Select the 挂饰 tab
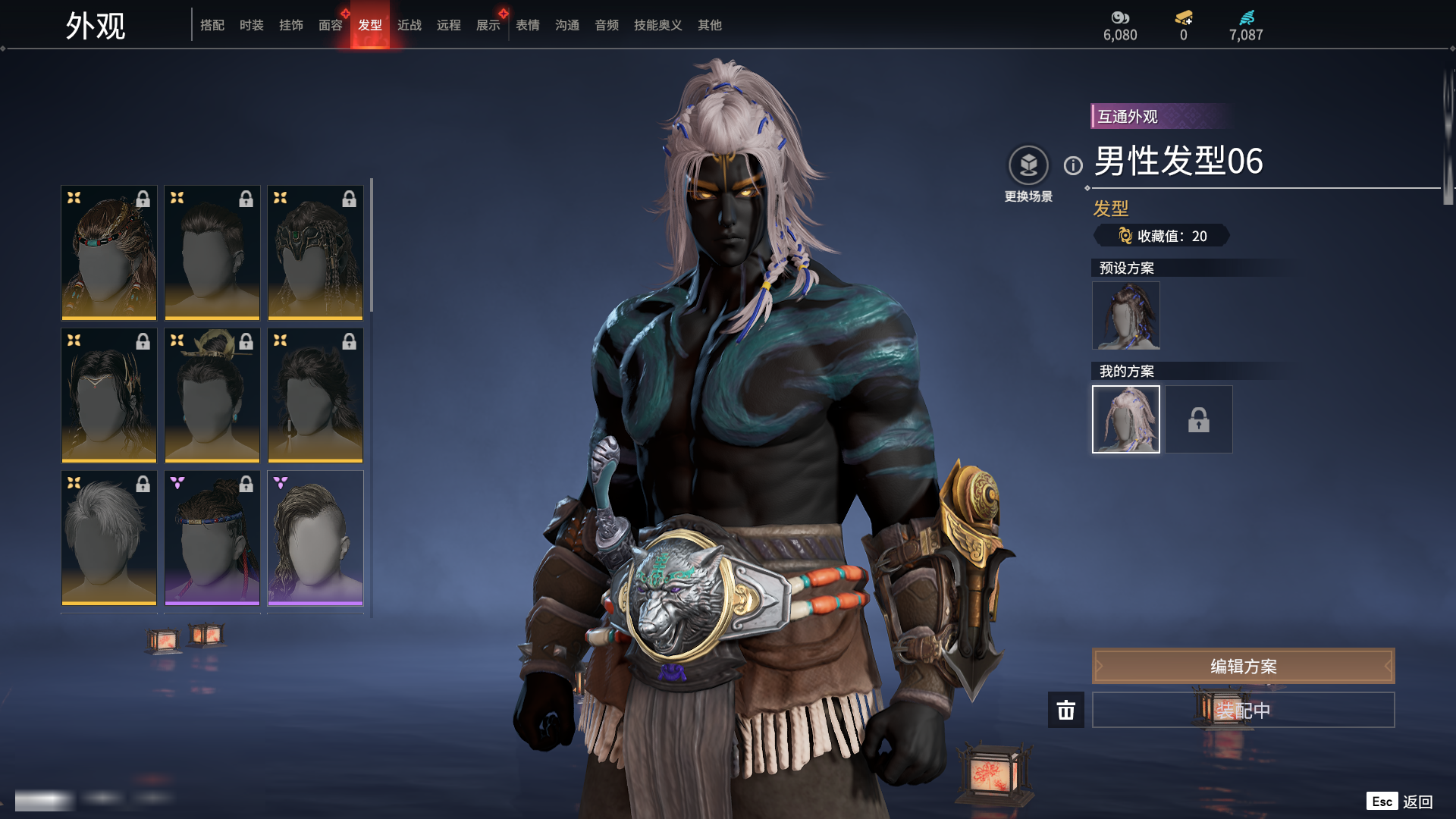 click(291, 25)
